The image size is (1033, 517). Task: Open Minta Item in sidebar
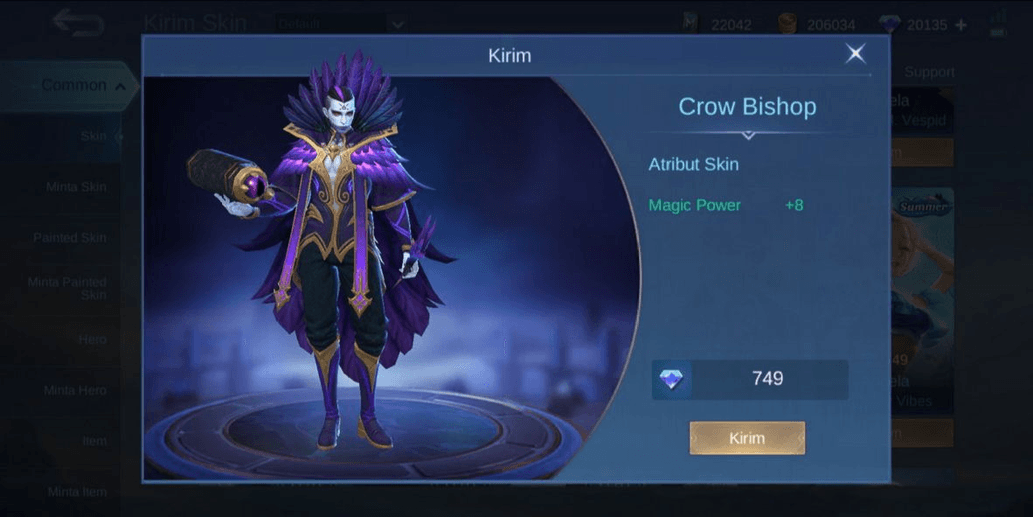pos(77,491)
